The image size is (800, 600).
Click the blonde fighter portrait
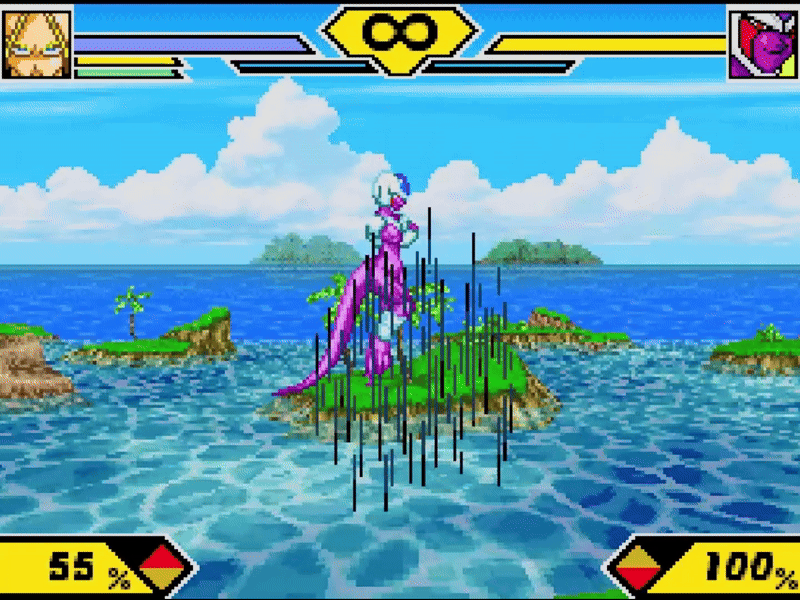click(36, 44)
